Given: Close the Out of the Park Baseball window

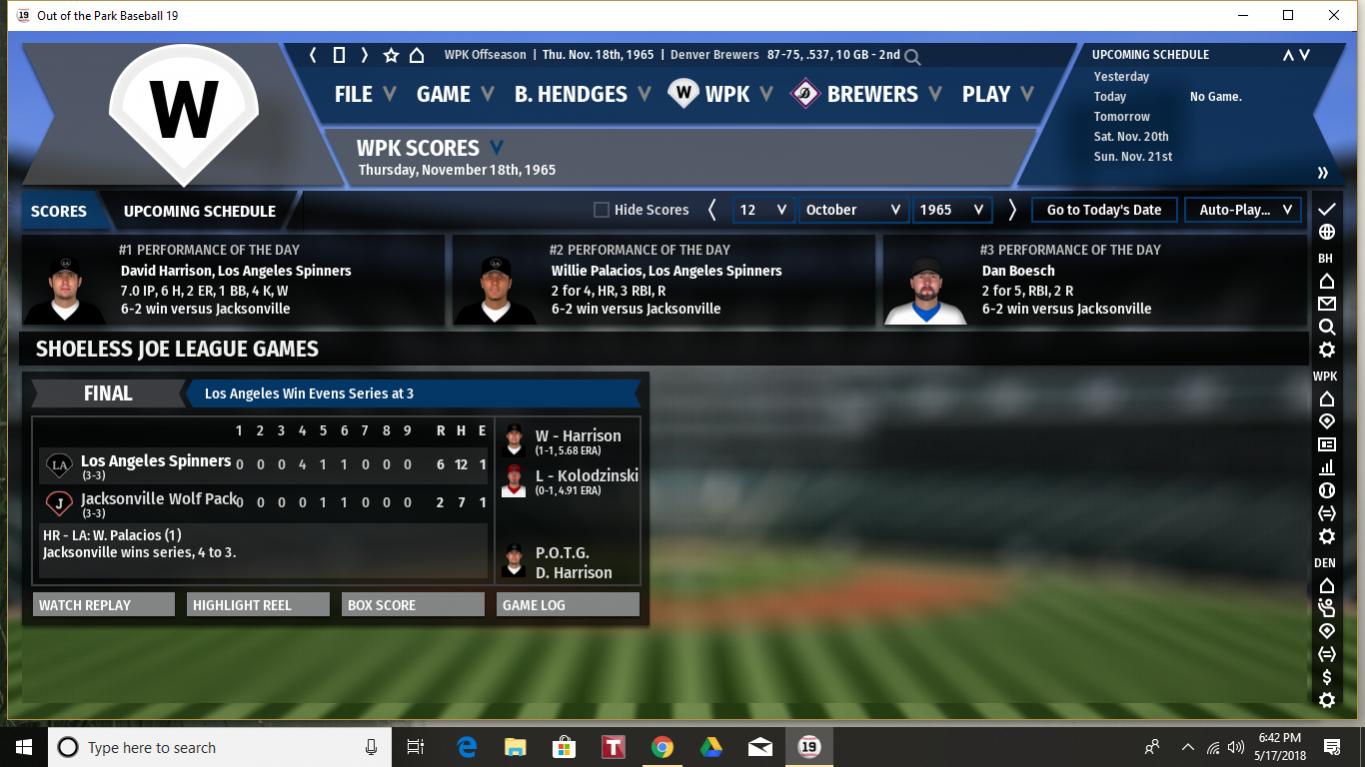Looking at the screenshot, I should point(1334,15).
